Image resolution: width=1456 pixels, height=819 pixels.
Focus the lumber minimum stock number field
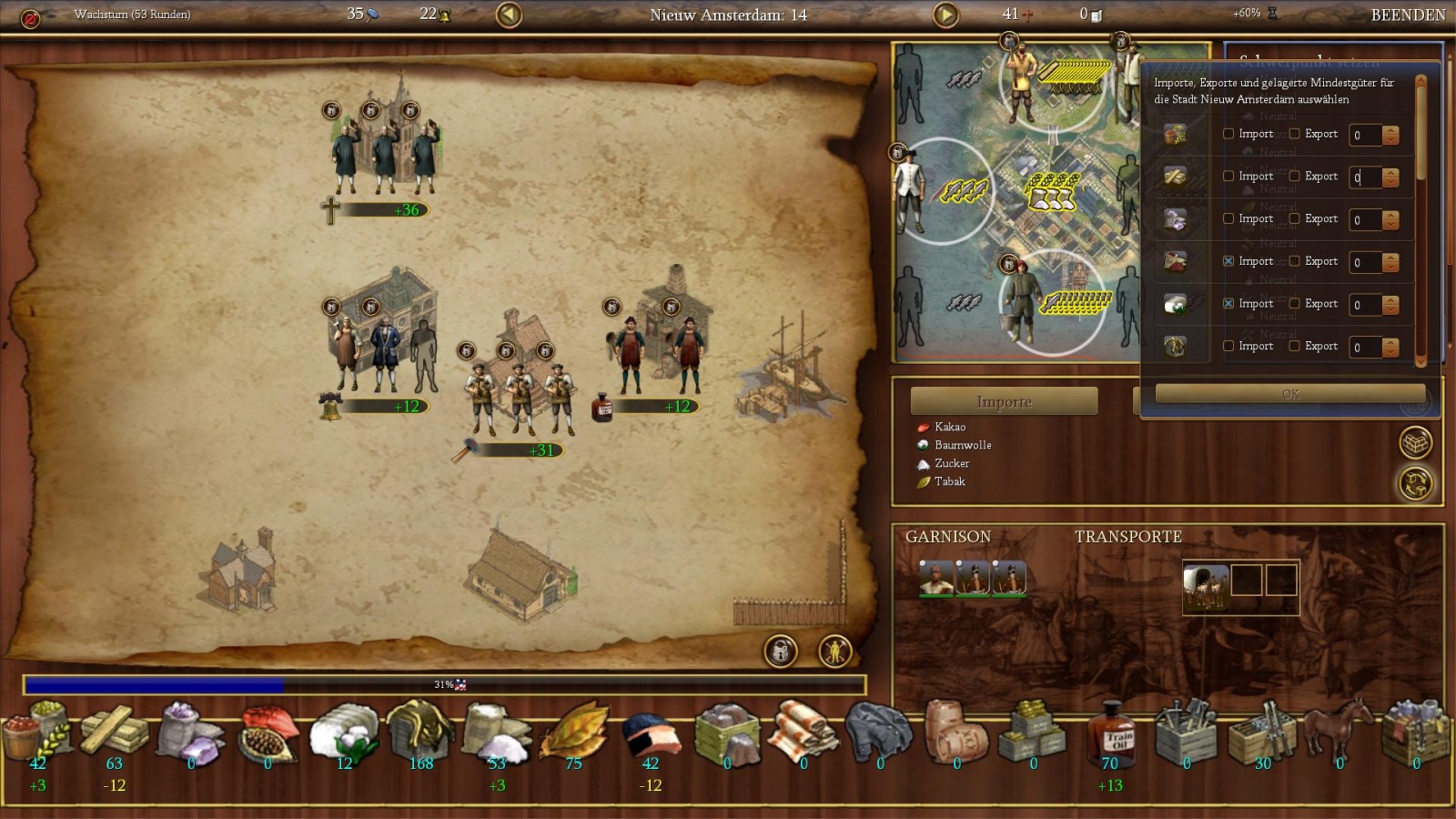tap(1364, 177)
